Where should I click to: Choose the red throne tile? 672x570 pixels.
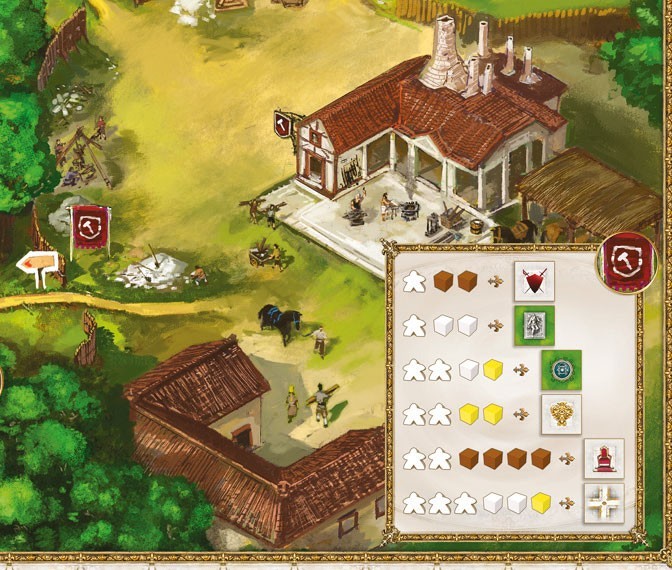603,458
